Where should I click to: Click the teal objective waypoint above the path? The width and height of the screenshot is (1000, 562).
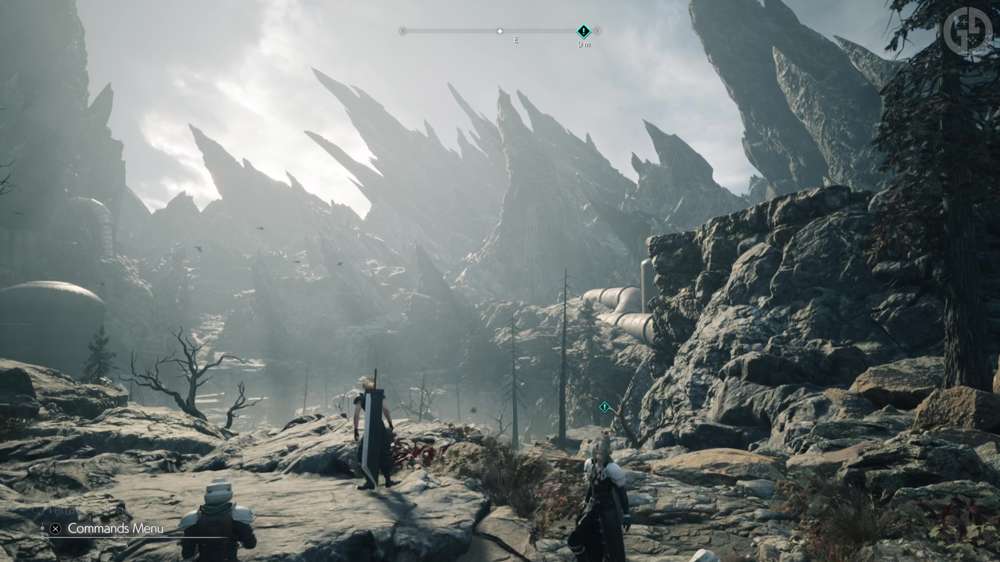coord(604,406)
